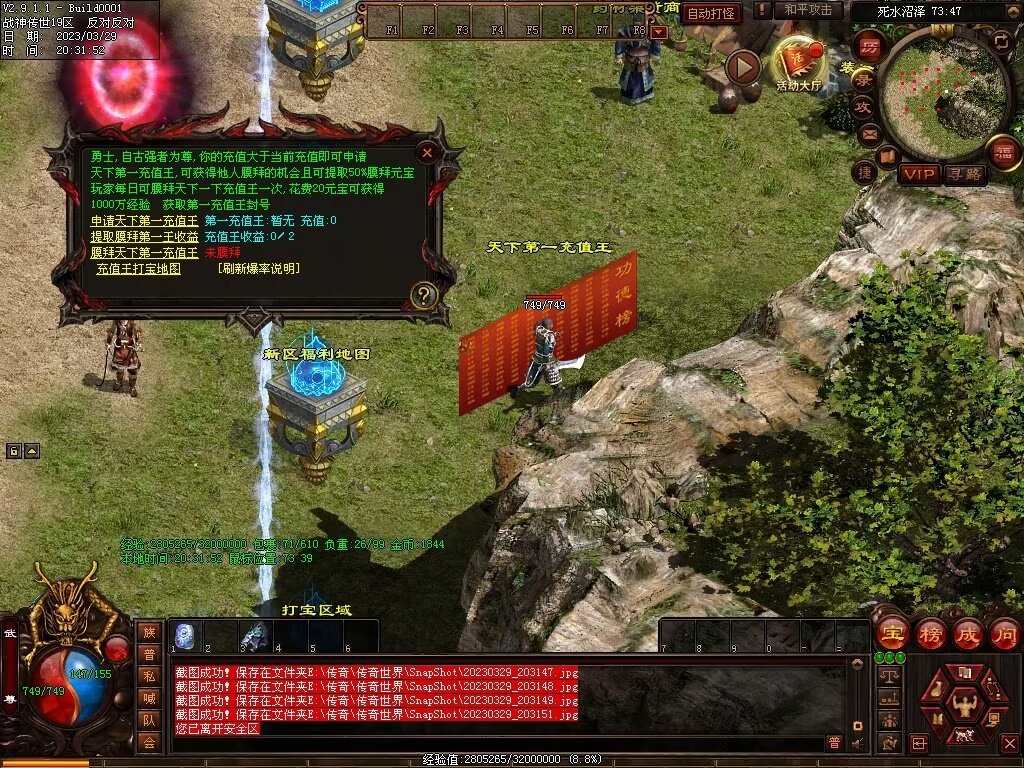Viewport: 1024px width, 768px height.
Task: Activate the 寻路 pathfinding button
Action: coord(964,174)
